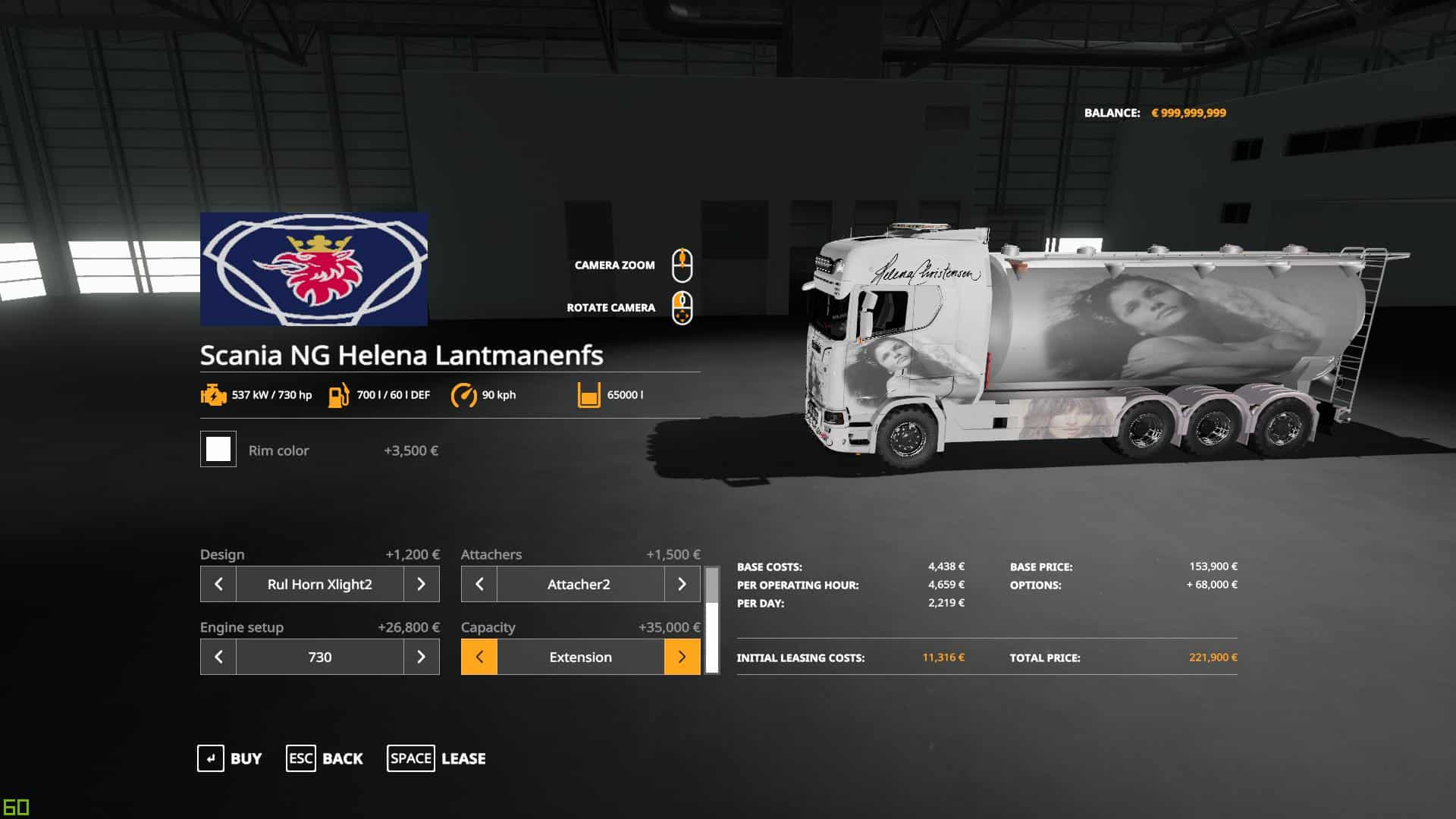1456x819 pixels.
Task: Advance Design to the next option
Action: coord(422,584)
